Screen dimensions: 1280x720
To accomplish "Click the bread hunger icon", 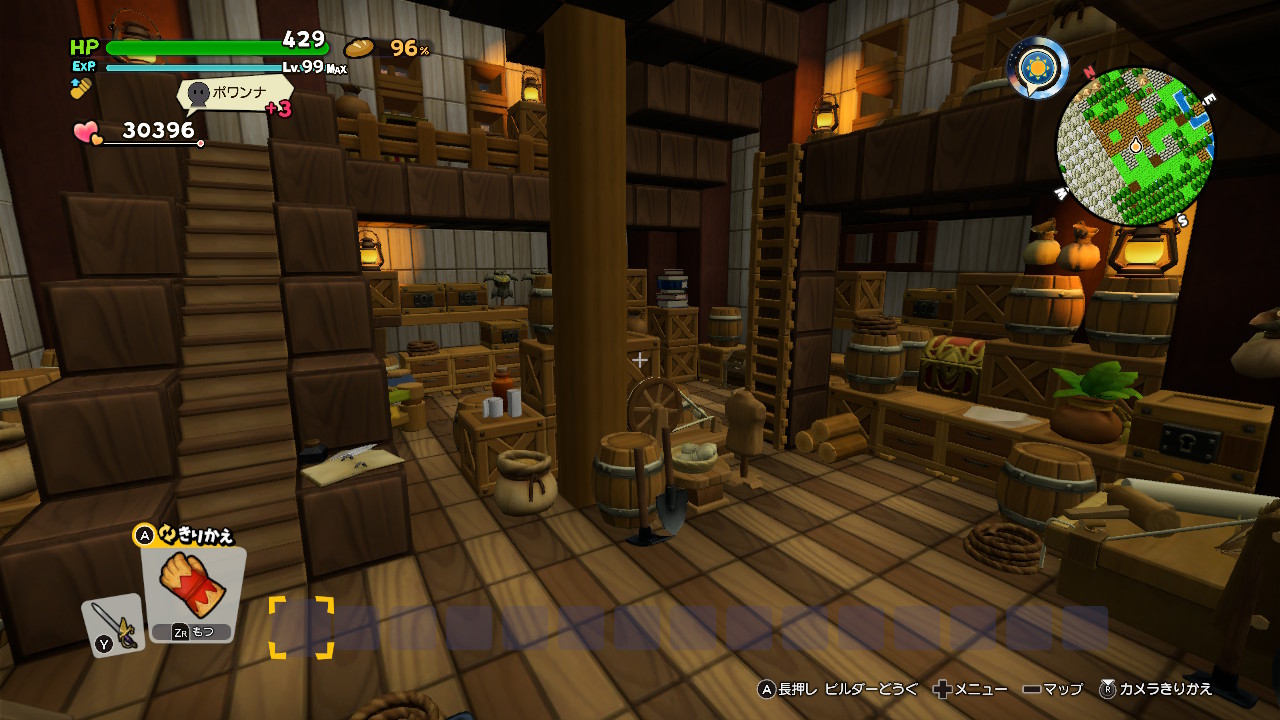I will point(359,48).
